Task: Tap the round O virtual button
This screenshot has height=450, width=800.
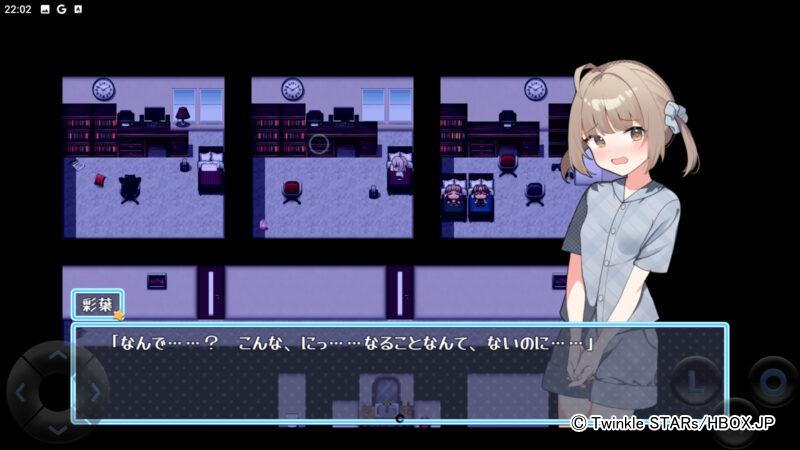Action: point(772,381)
